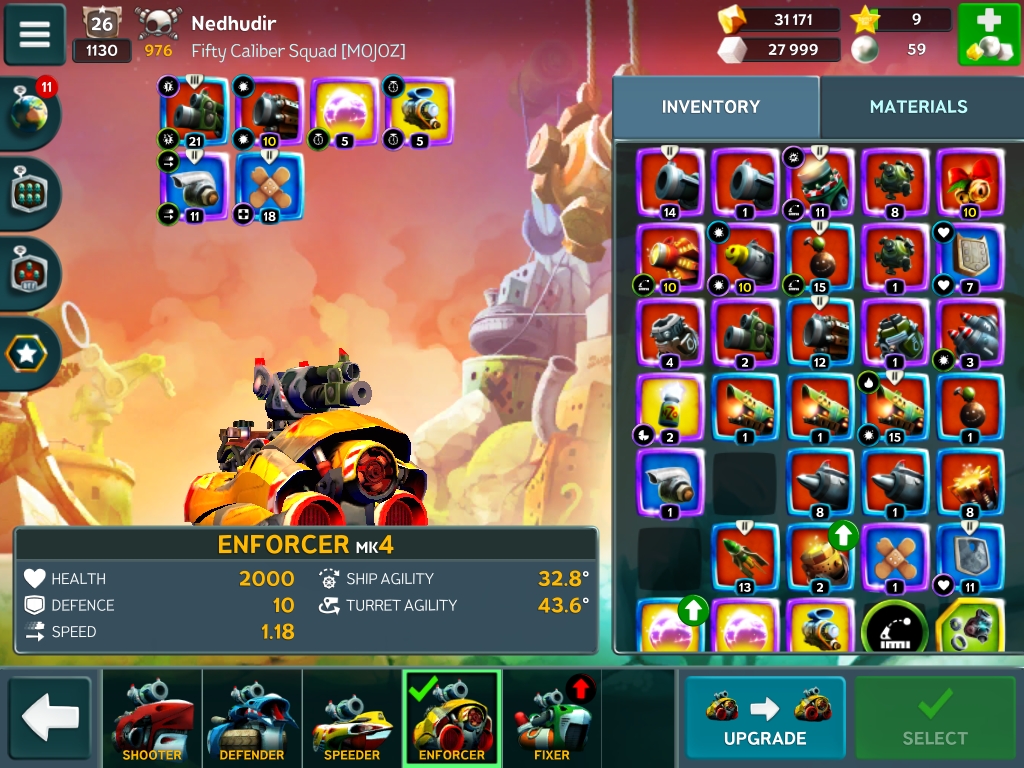Select the green rocket item level 13
This screenshot has height=768, width=1024.
coord(746,558)
